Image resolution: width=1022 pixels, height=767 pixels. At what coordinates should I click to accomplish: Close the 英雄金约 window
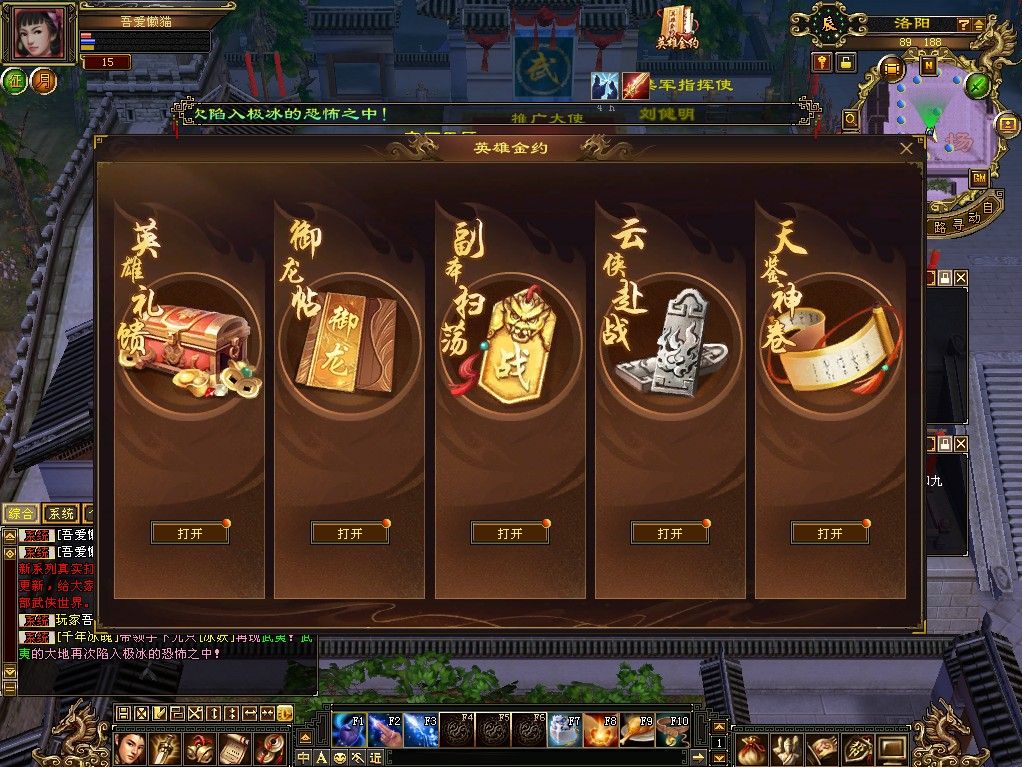pyautogui.click(x=906, y=149)
